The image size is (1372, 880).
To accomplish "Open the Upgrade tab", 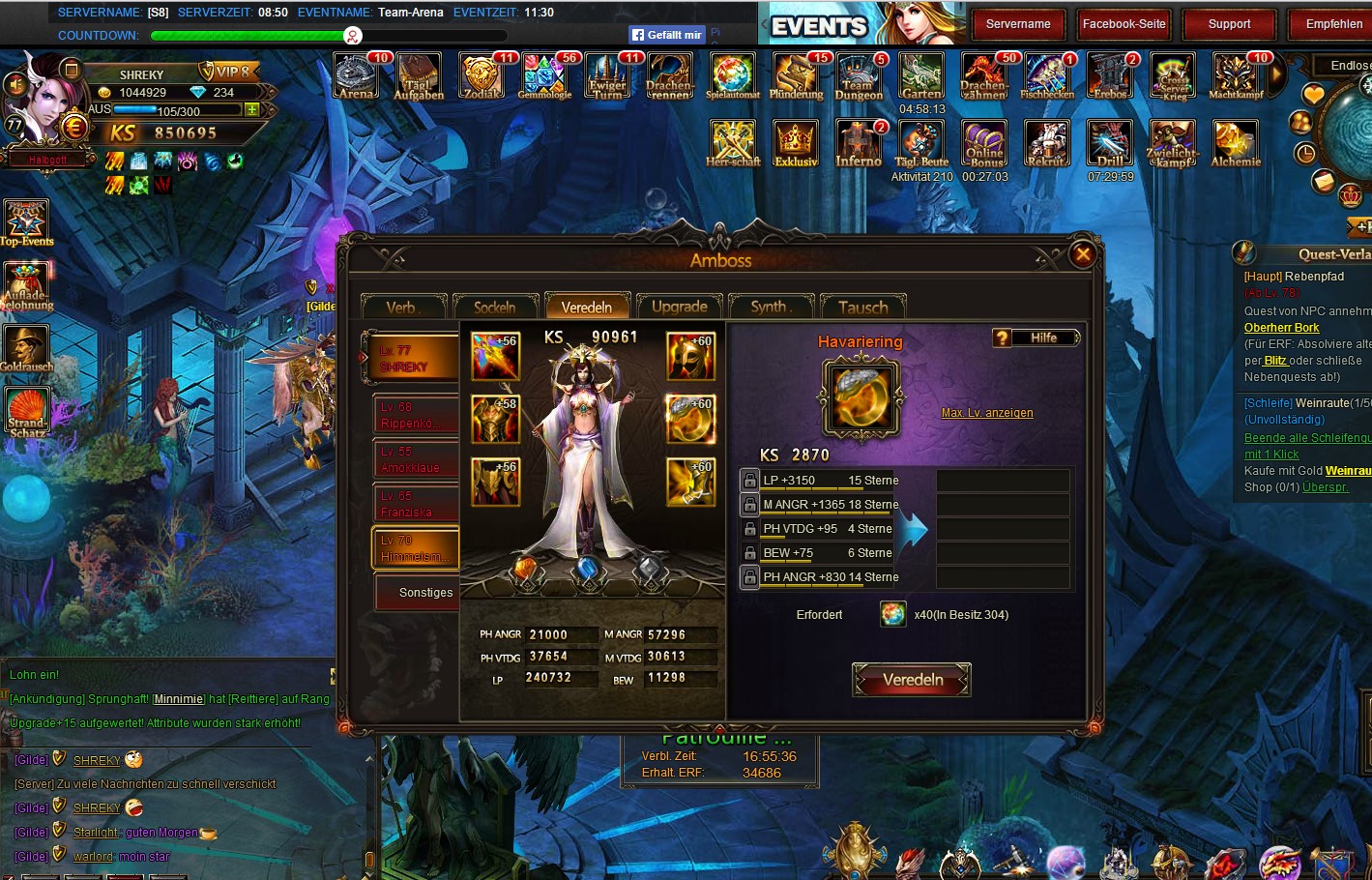I will (679, 307).
